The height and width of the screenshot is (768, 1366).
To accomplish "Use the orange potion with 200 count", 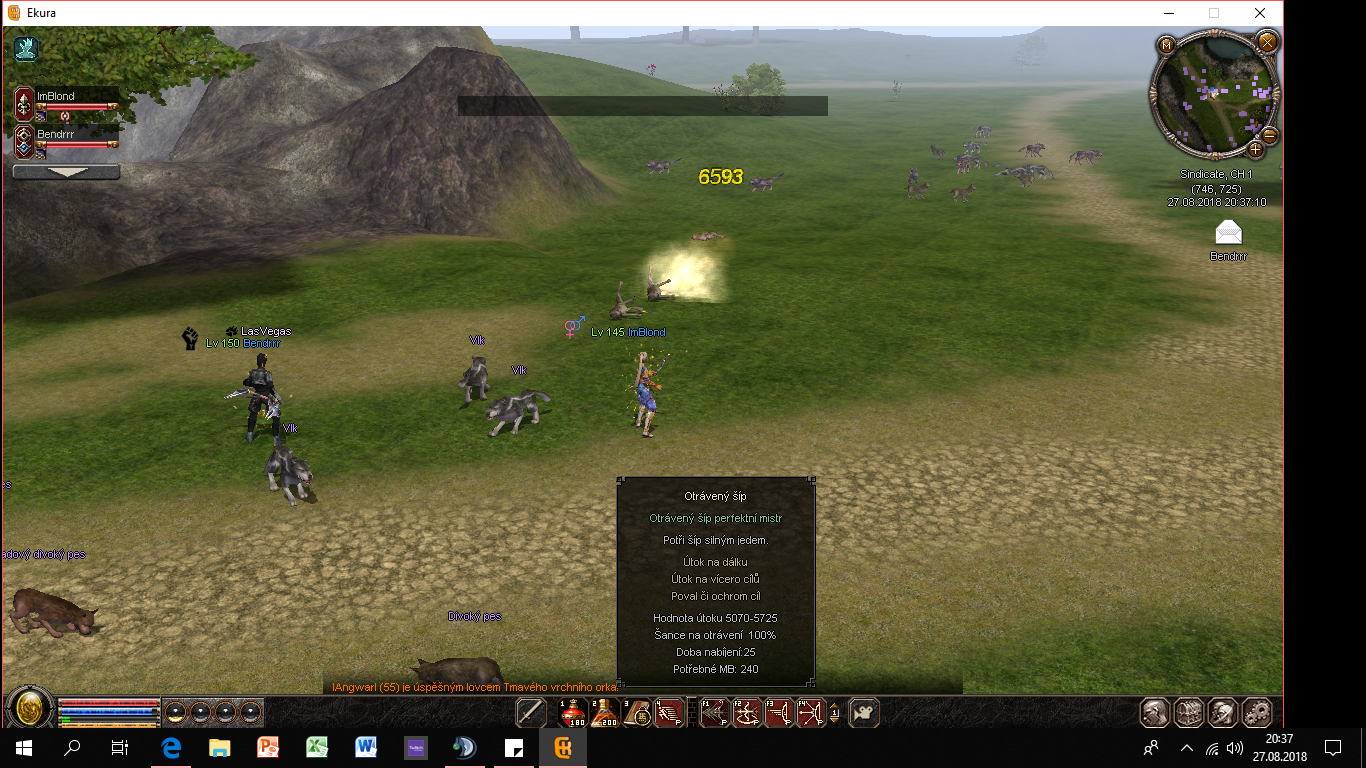I will coord(604,712).
